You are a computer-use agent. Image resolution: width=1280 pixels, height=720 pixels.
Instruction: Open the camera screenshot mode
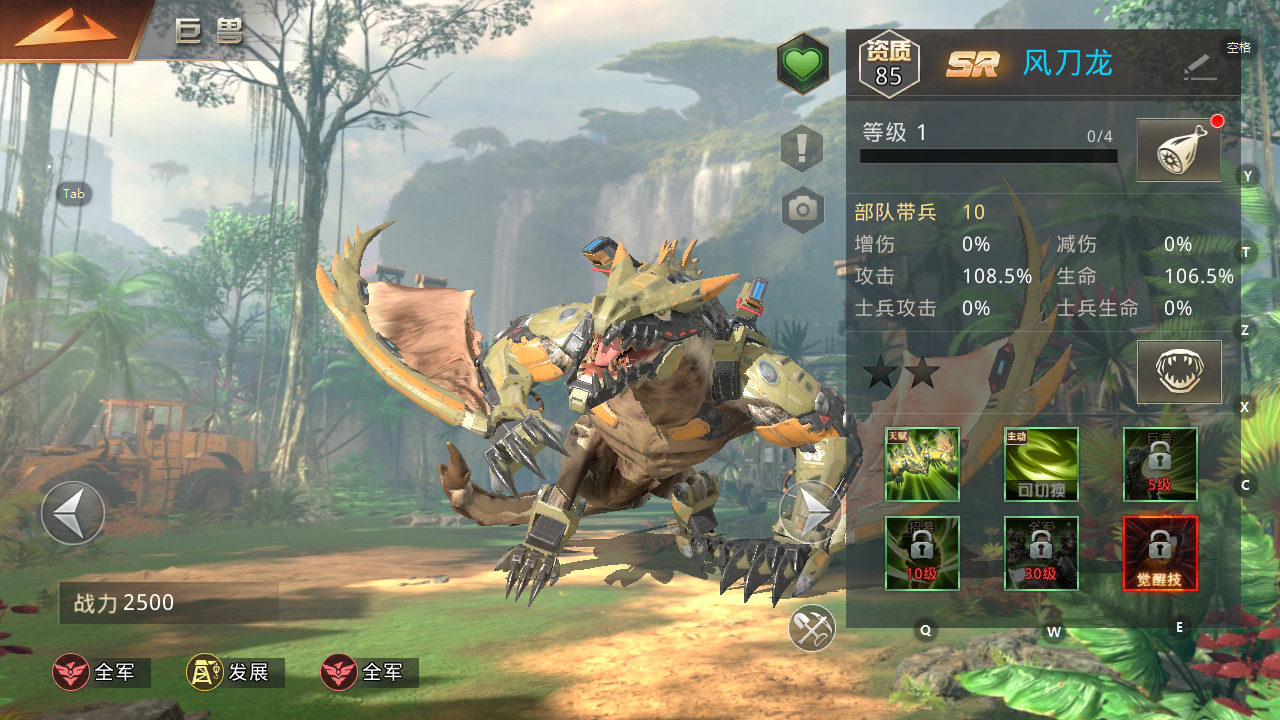[803, 209]
